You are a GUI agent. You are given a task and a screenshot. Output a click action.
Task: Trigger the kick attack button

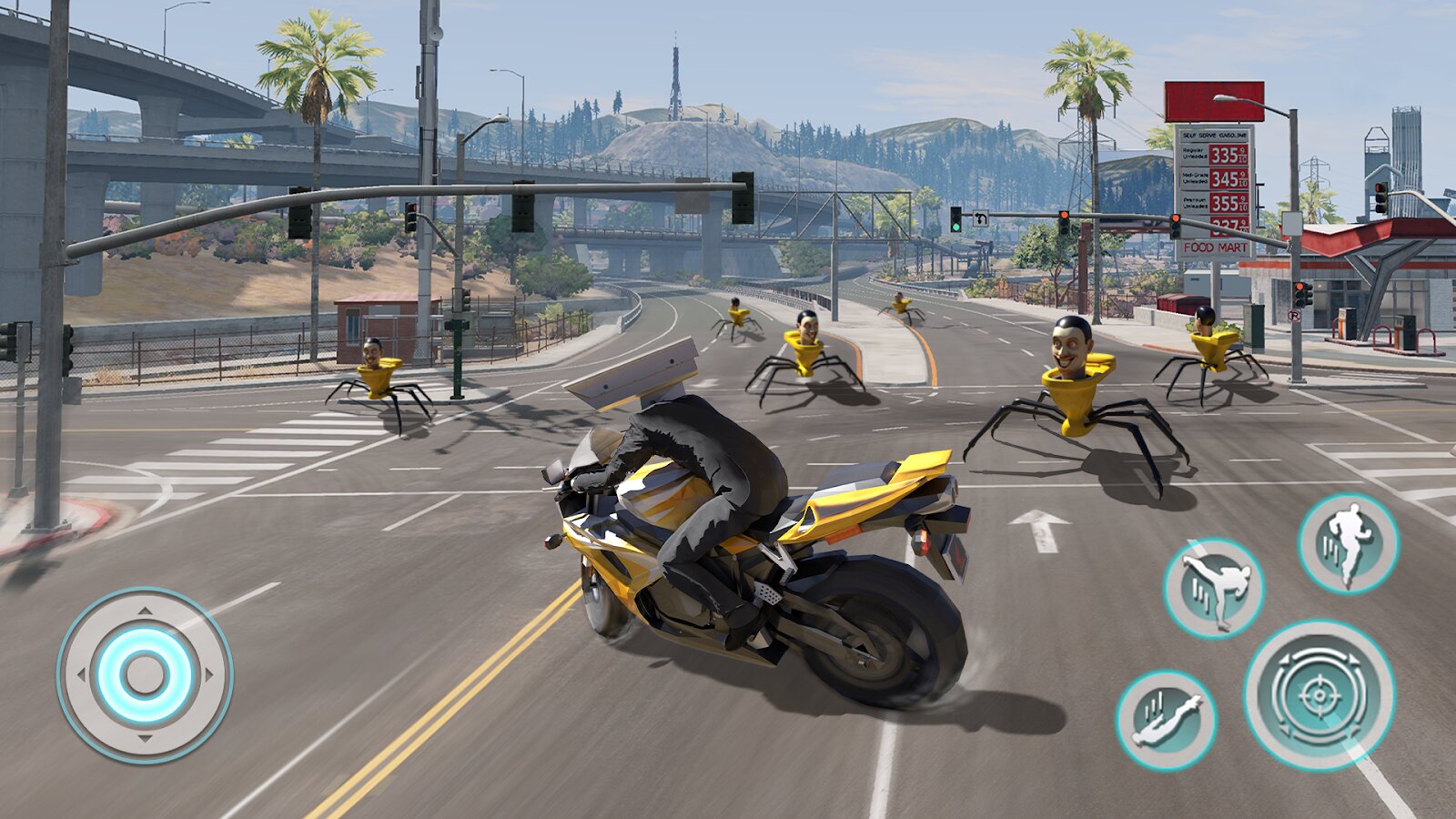point(1214,588)
